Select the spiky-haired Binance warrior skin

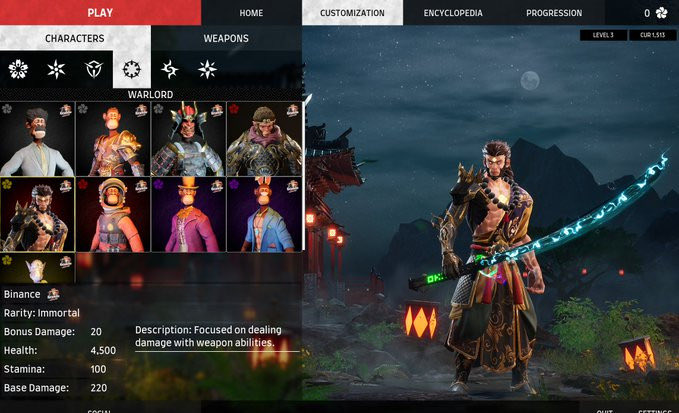(38, 214)
